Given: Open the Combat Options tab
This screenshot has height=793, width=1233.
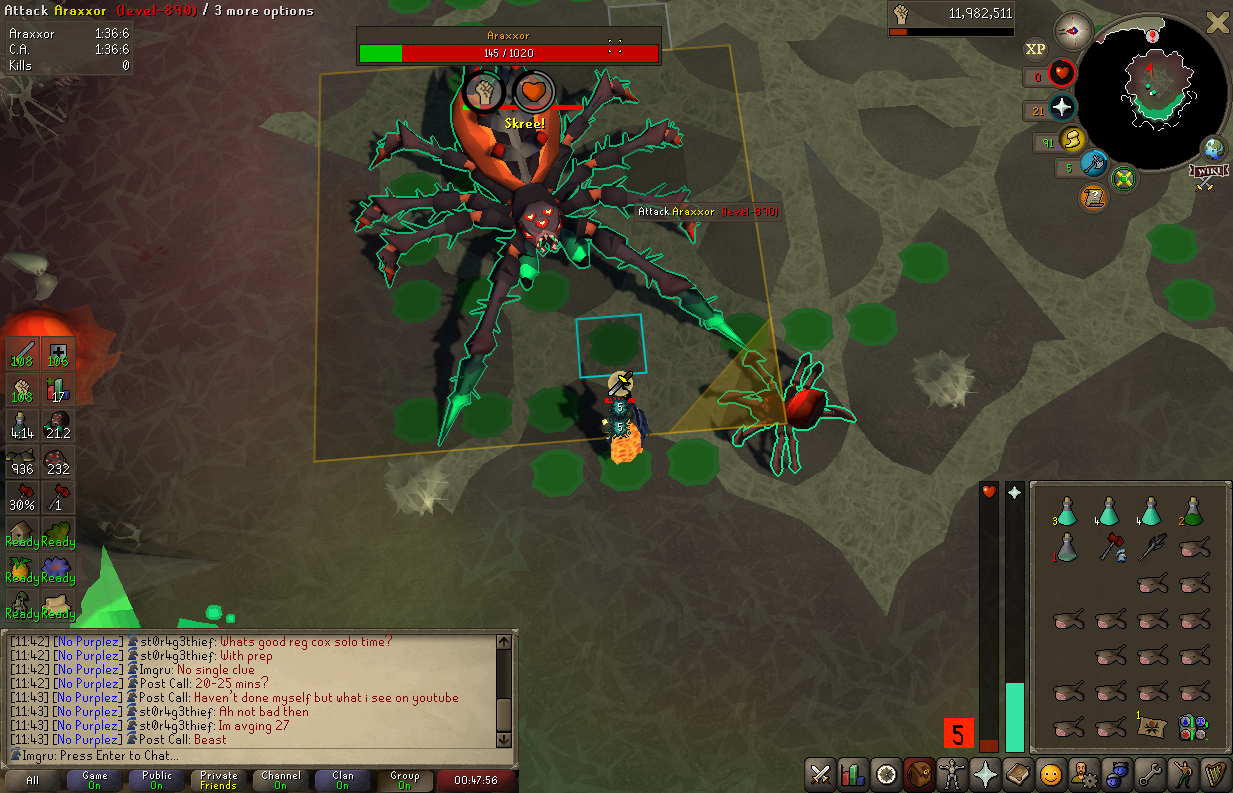Looking at the screenshot, I should [x=820, y=773].
